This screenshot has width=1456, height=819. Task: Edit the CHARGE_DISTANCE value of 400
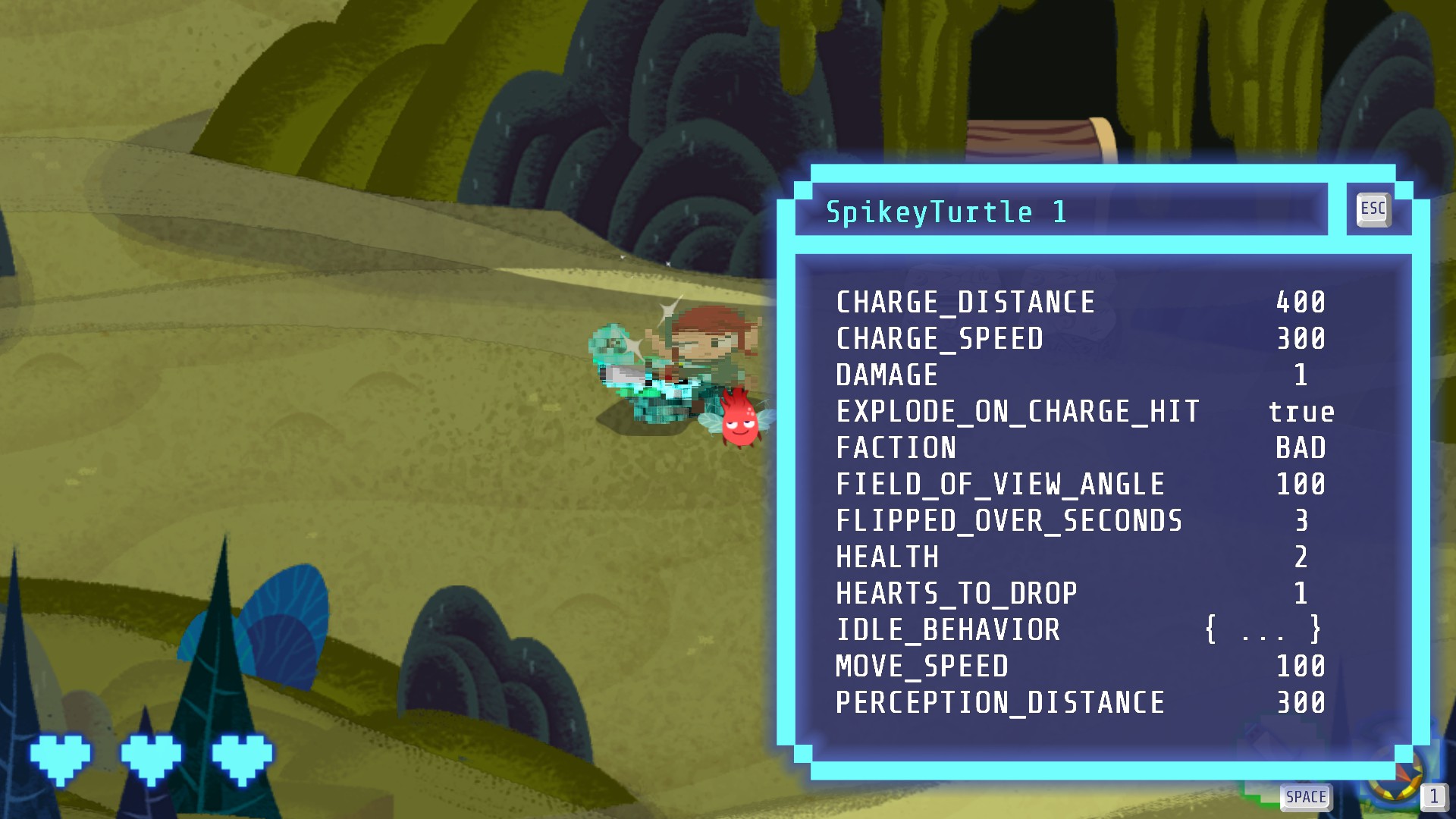coord(1300,302)
